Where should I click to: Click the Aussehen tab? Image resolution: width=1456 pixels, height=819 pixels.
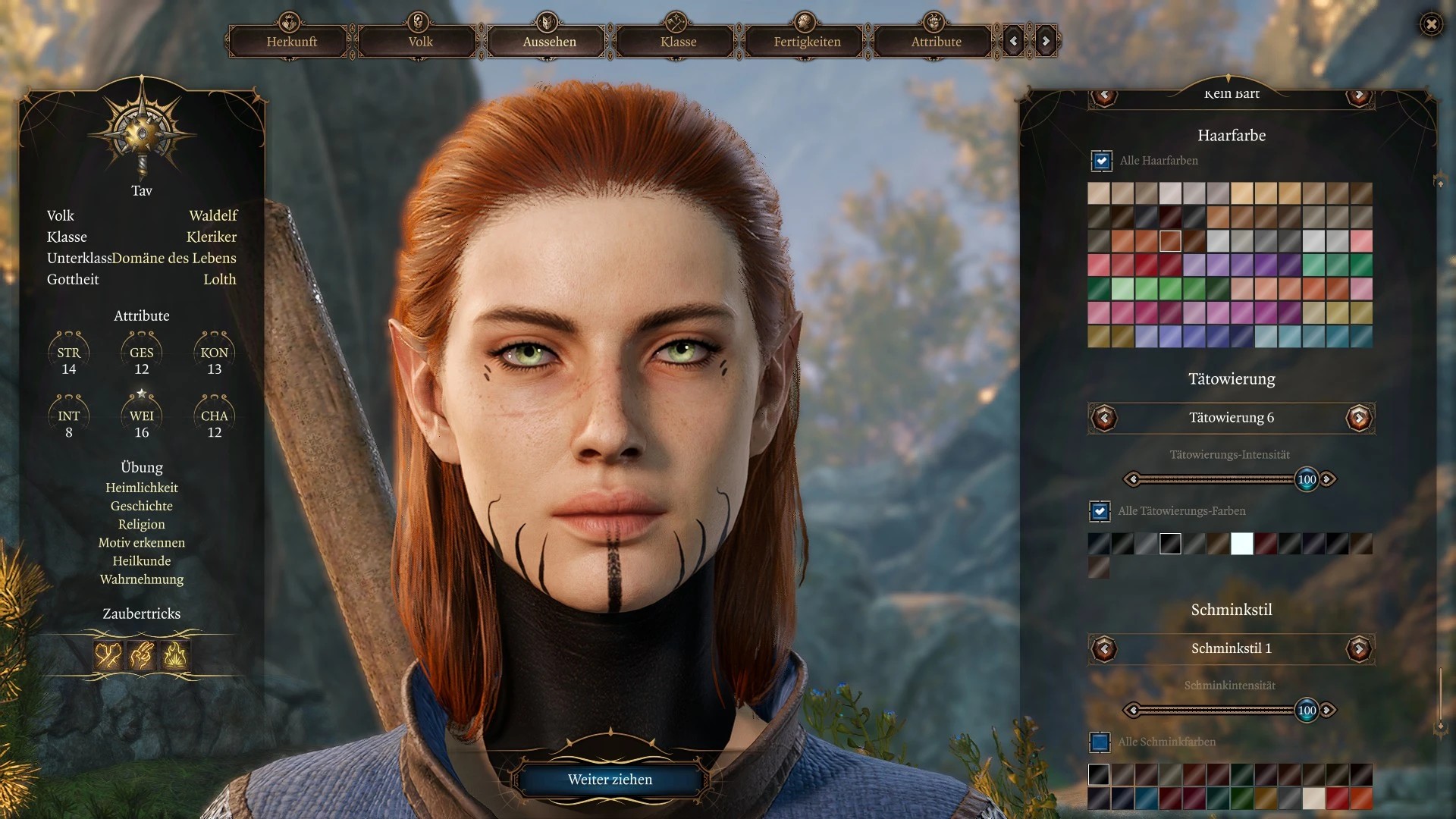point(549,42)
